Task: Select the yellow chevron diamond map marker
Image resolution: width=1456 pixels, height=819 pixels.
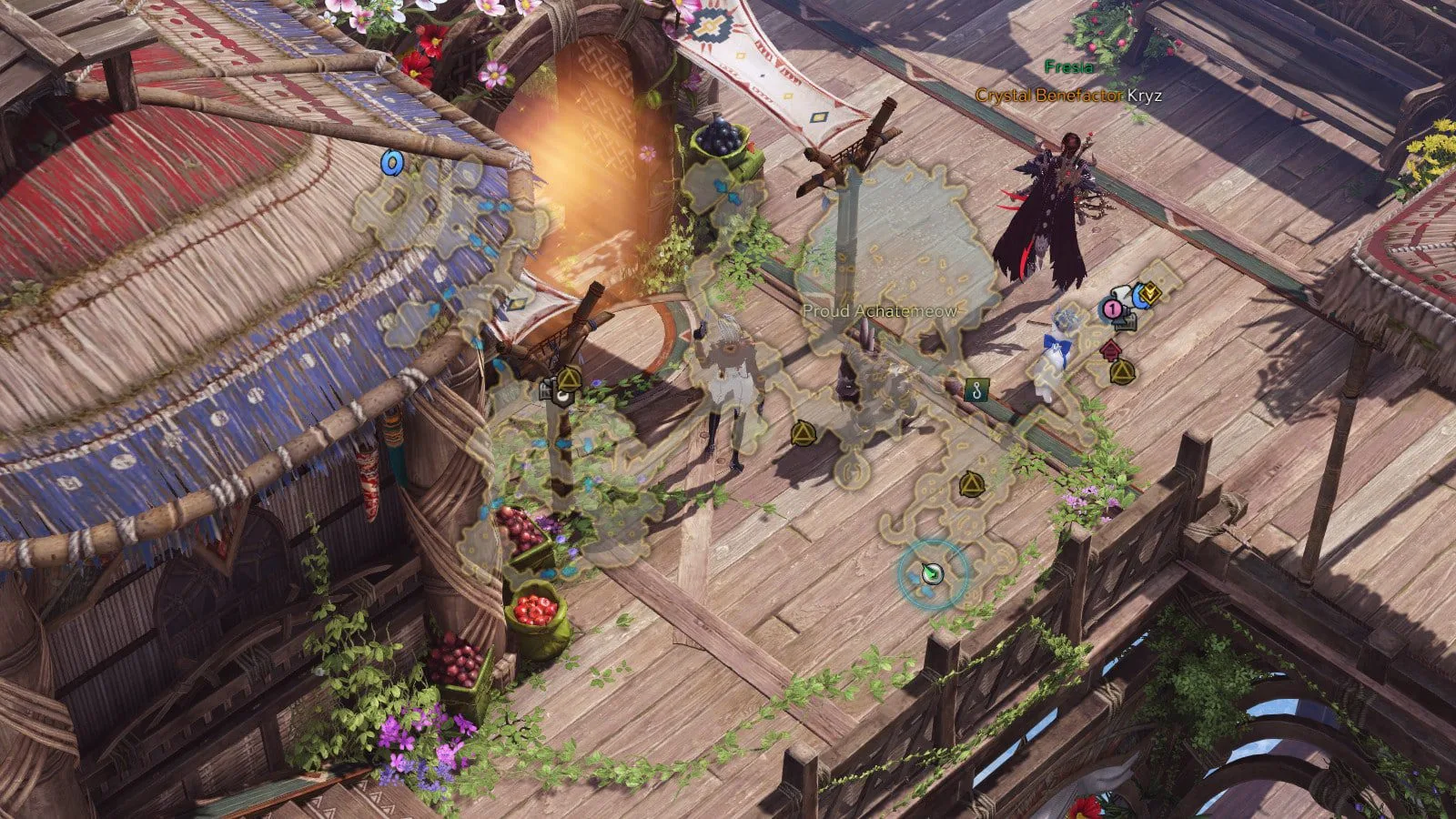Action: (x=1150, y=292)
